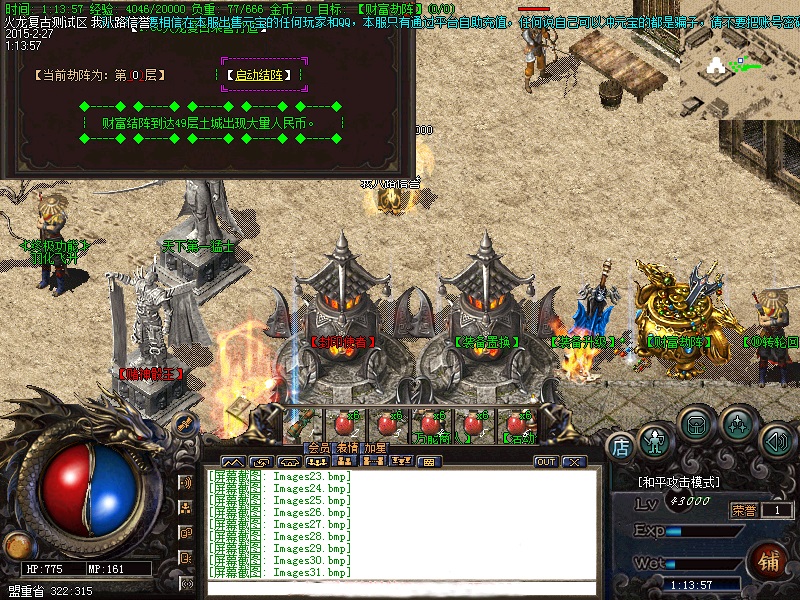This screenshot has height=600, width=800.
Task: Click the 启动劫阵 start button
Action: (264, 75)
